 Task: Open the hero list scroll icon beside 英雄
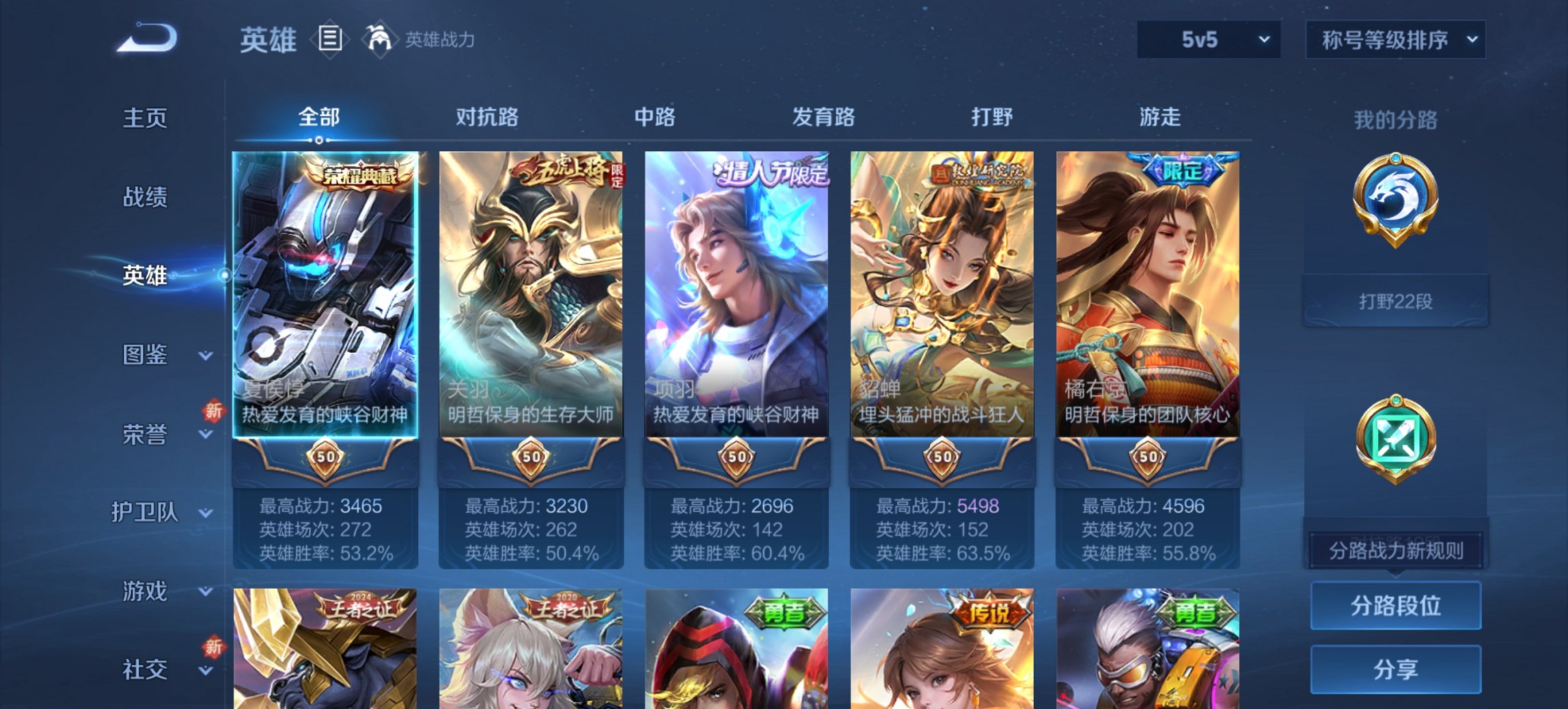point(331,39)
